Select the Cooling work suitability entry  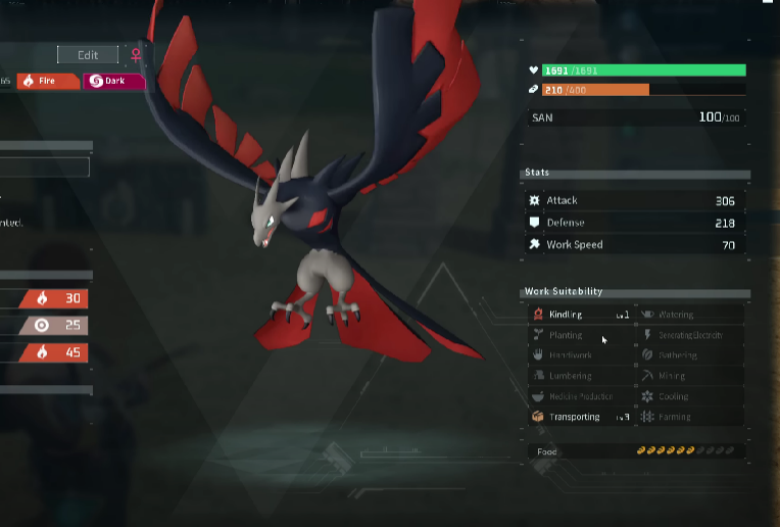click(691, 397)
